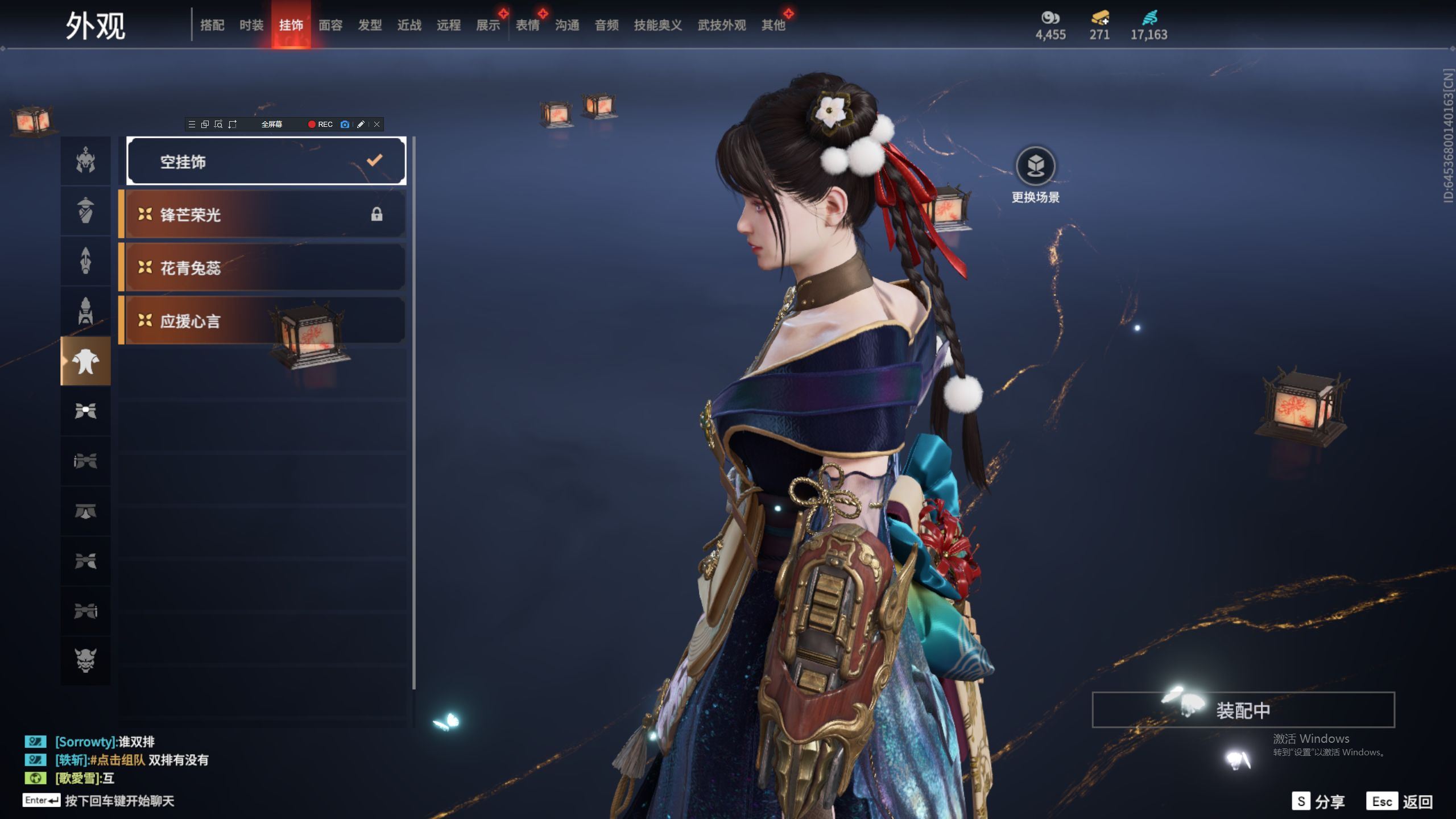Choose the 空挂饰 empty accessory entry
The height and width of the screenshot is (819, 1456).
[x=266, y=162]
